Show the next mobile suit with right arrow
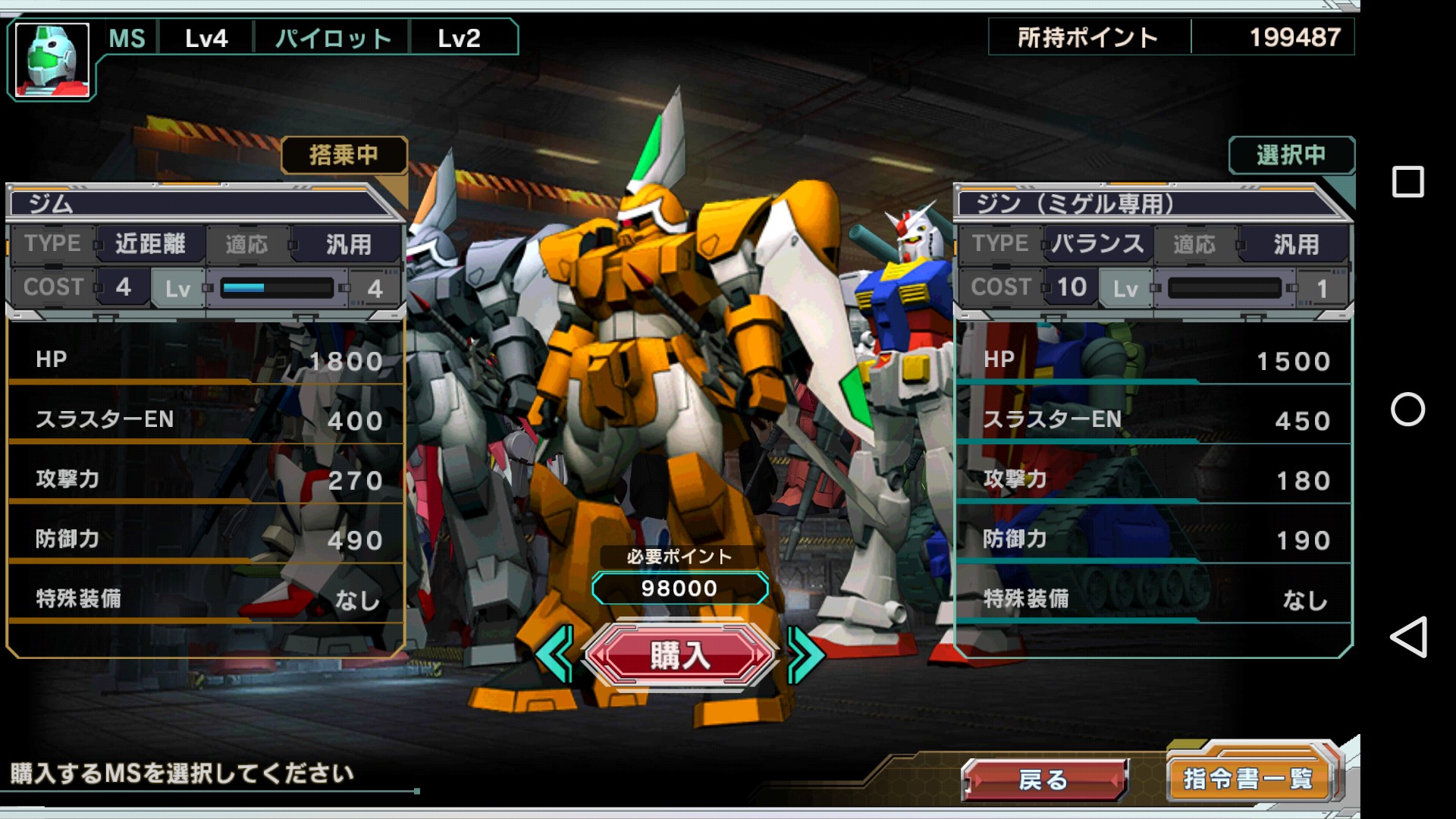1456x819 pixels. point(805,654)
